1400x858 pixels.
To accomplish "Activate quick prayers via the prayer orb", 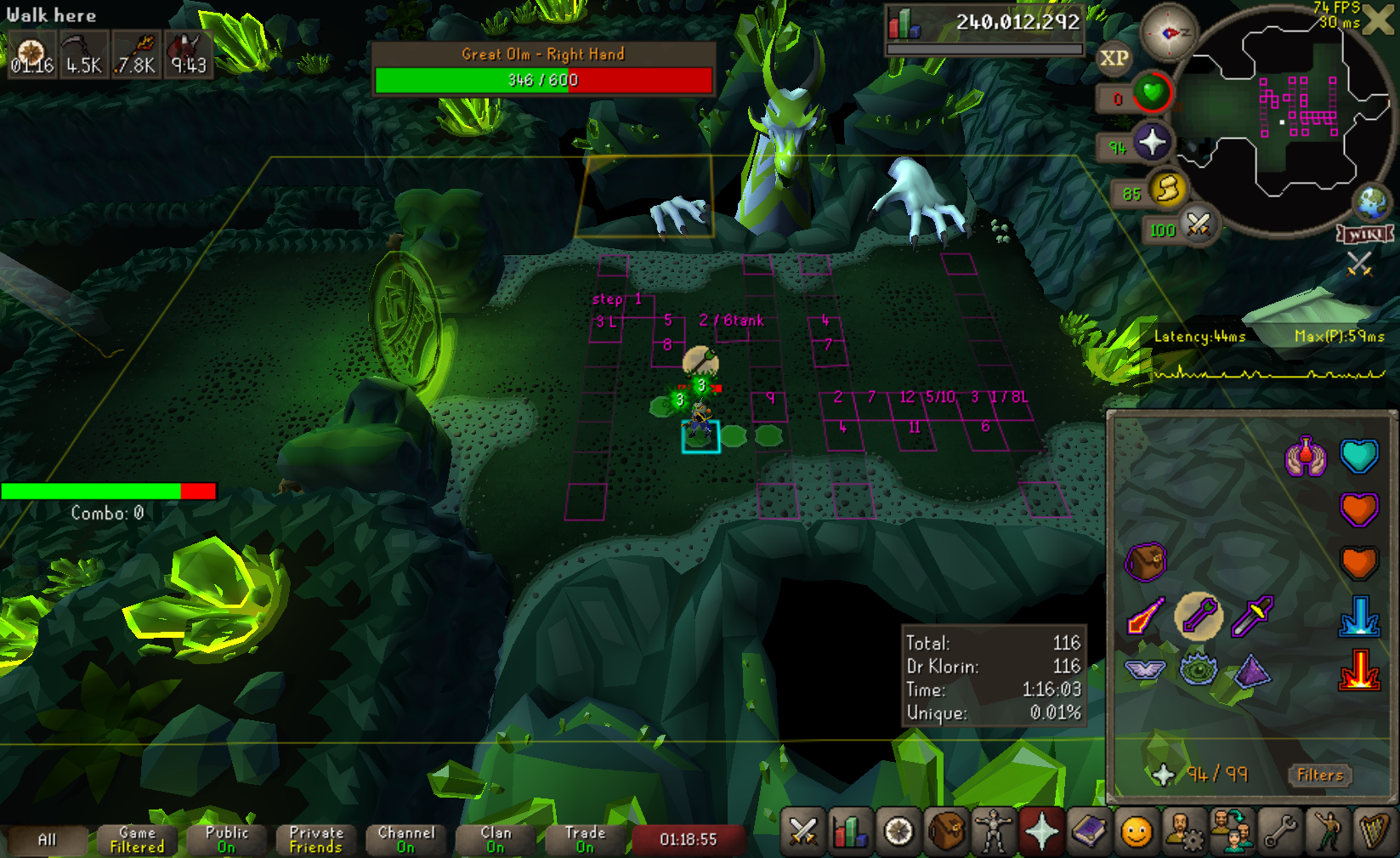I will pyautogui.click(x=1152, y=142).
